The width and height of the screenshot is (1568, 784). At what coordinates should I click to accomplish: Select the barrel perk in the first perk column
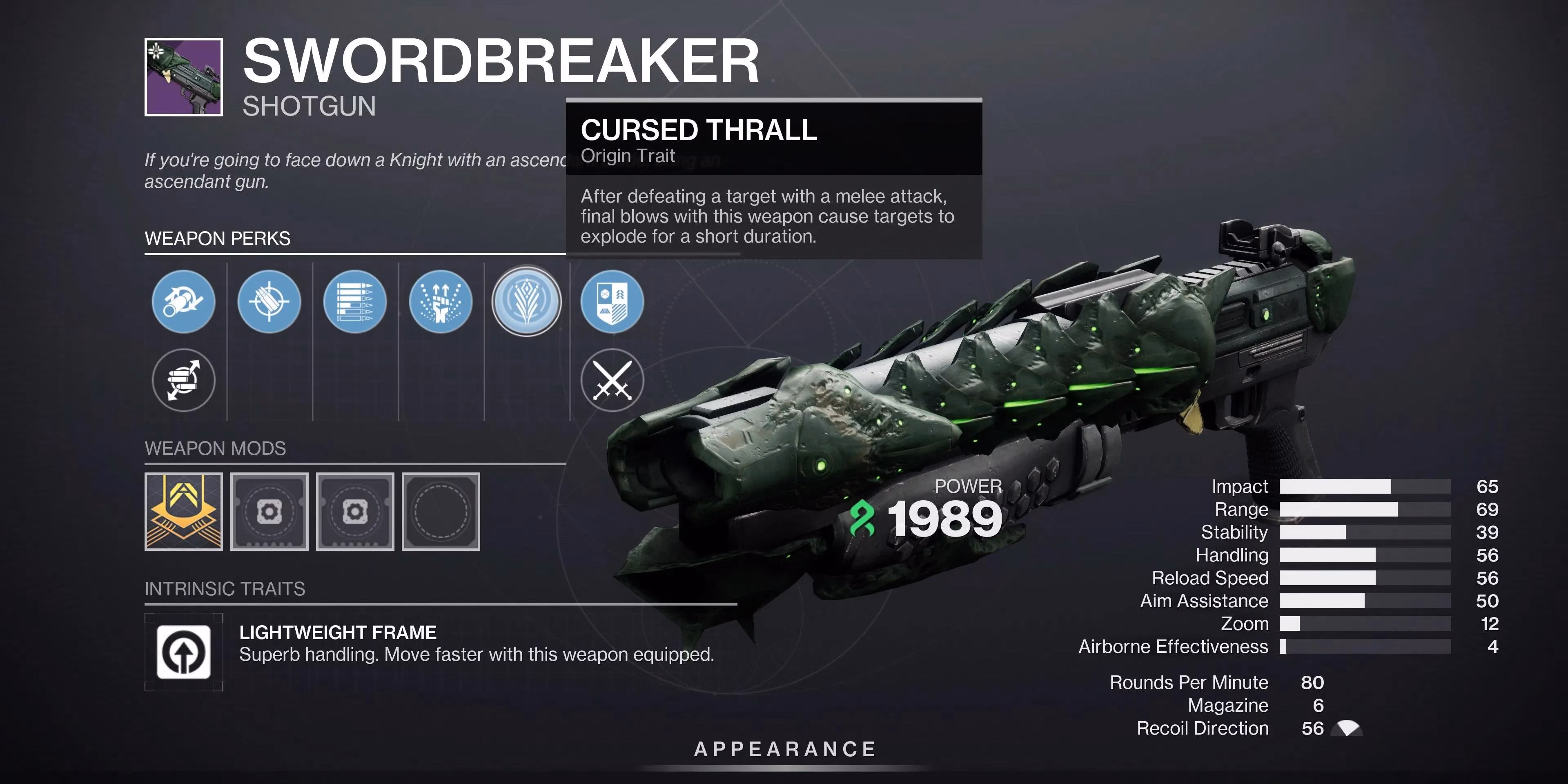[183, 303]
